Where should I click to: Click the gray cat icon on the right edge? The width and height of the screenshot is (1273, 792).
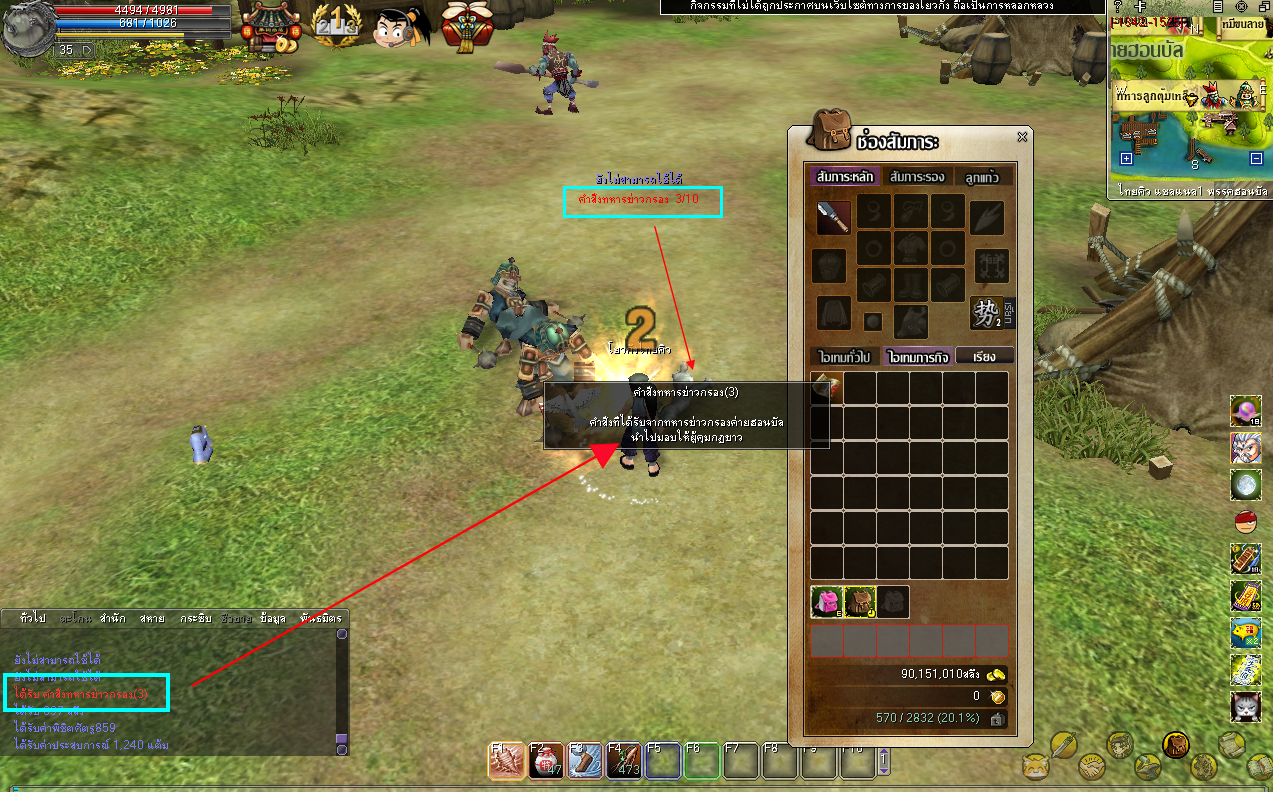click(1245, 706)
